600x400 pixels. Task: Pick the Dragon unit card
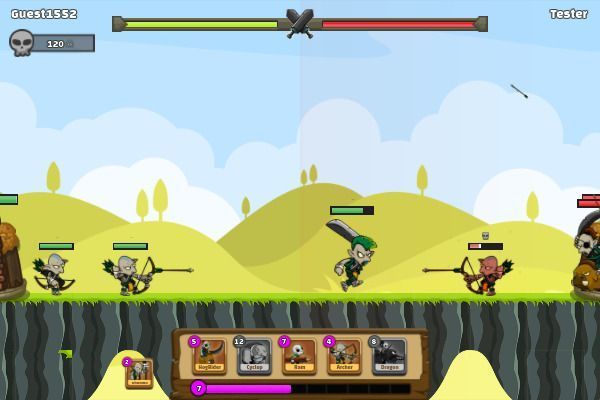click(x=389, y=355)
